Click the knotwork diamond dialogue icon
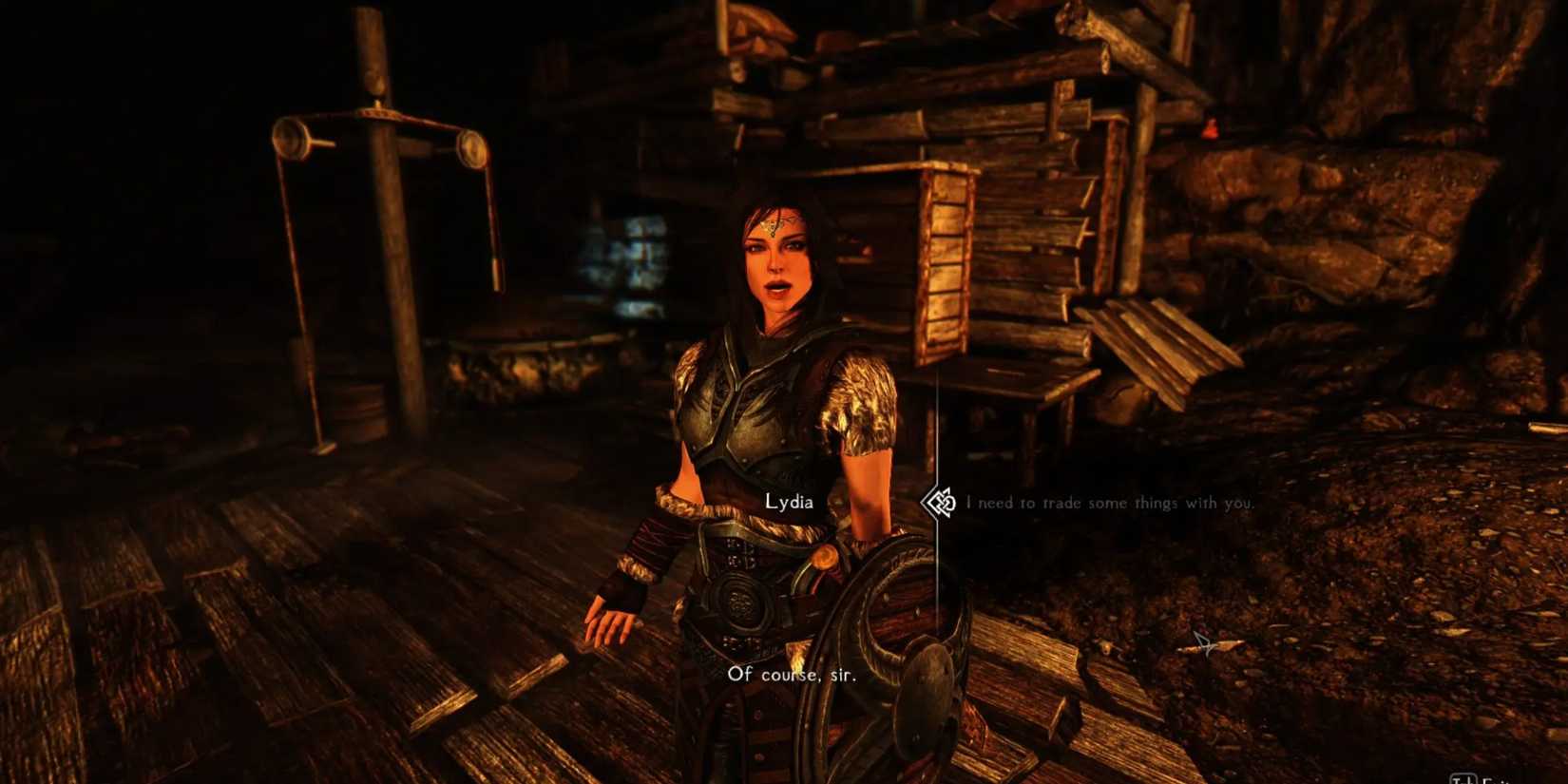 939,502
